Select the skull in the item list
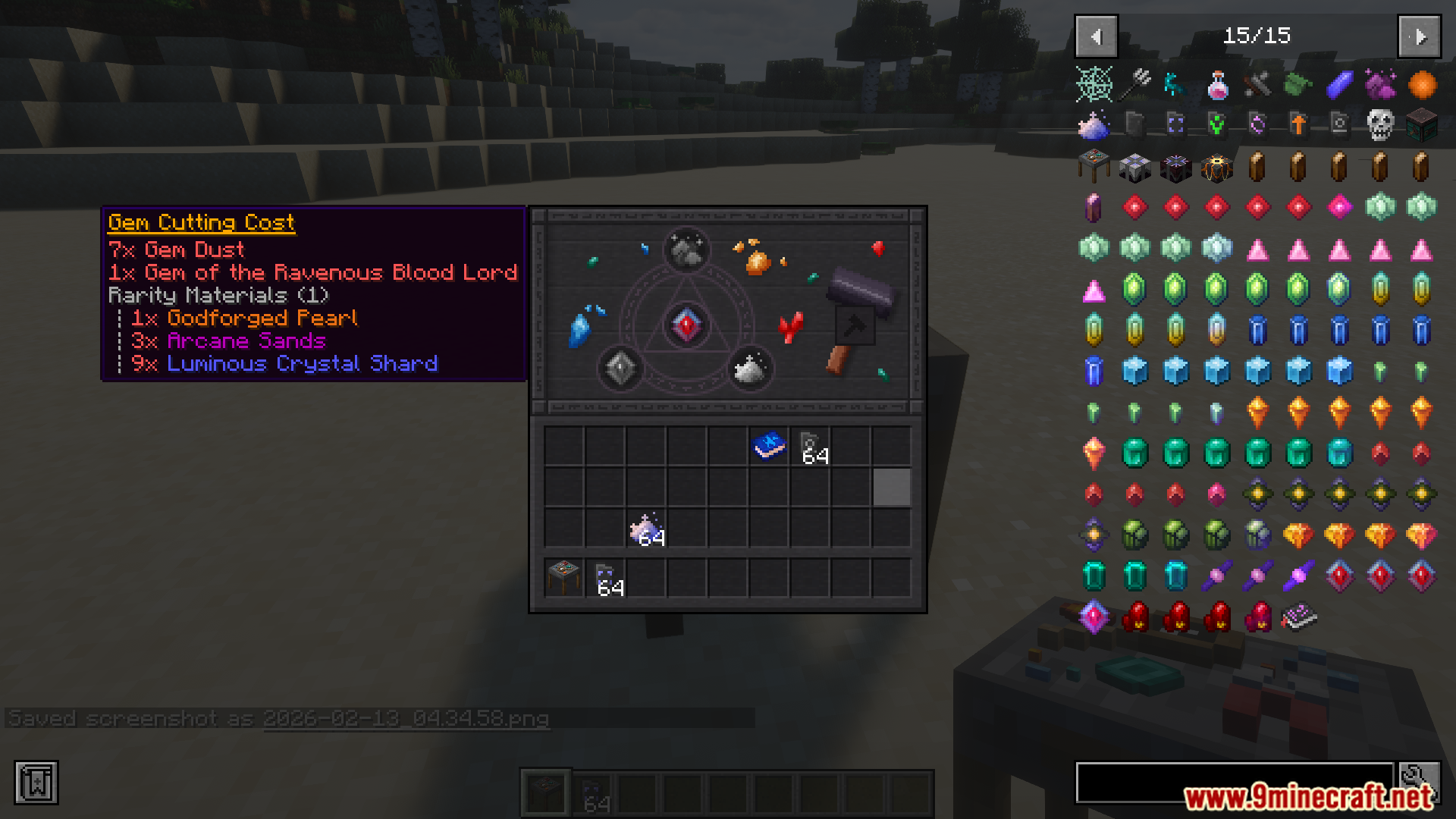Viewport: 1456px width, 819px height. coord(1380,125)
